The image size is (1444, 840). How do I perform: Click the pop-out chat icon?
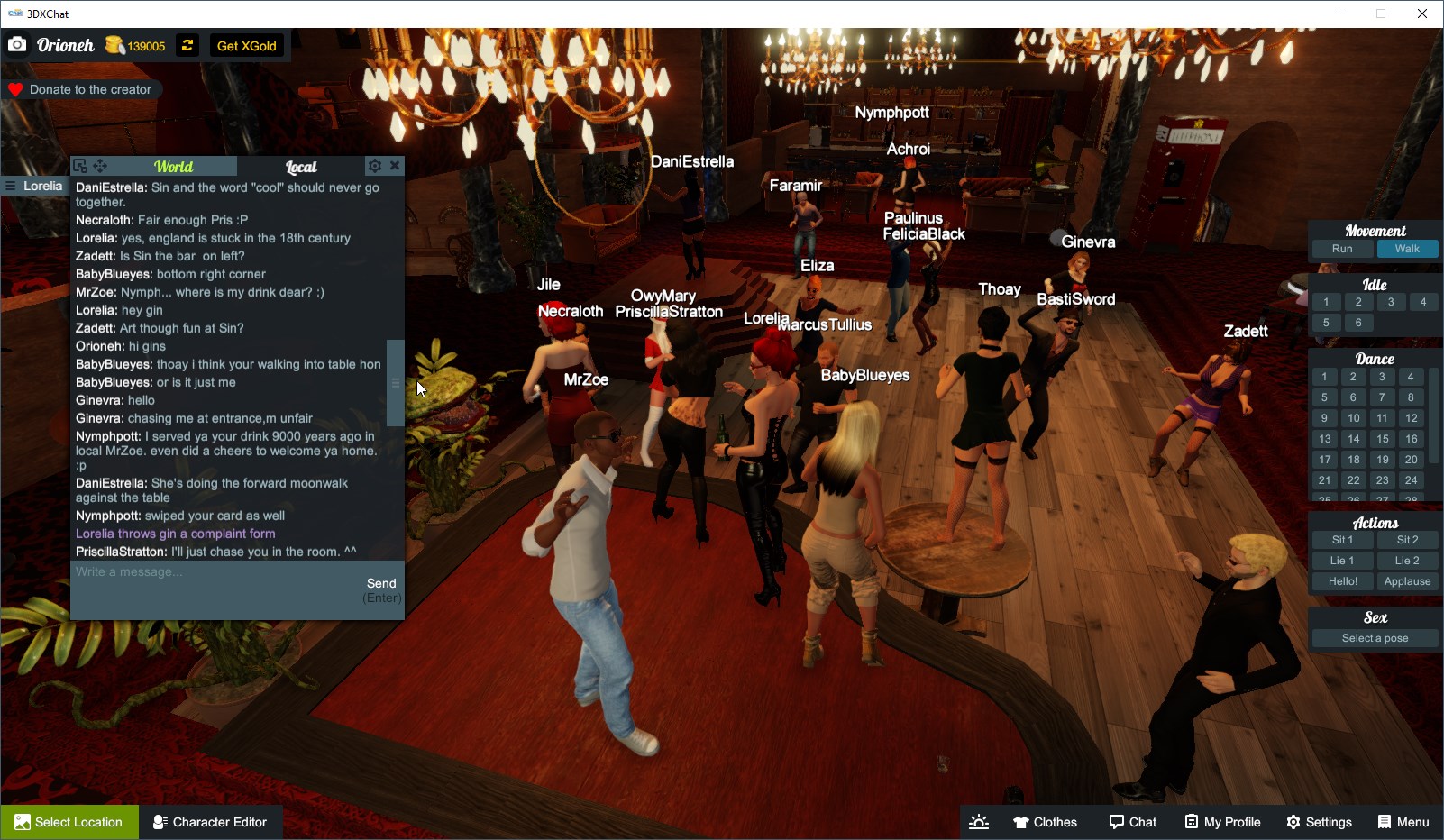tap(80, 166)
